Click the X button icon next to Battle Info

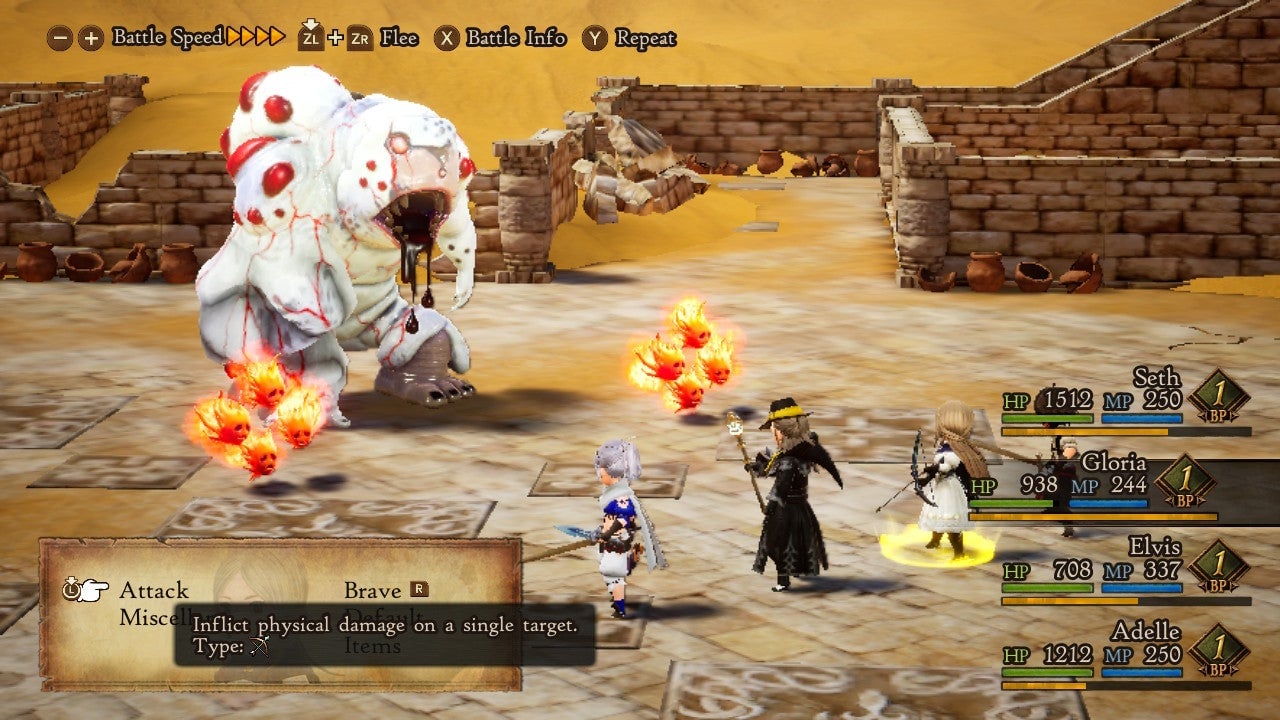coord(447,38)
